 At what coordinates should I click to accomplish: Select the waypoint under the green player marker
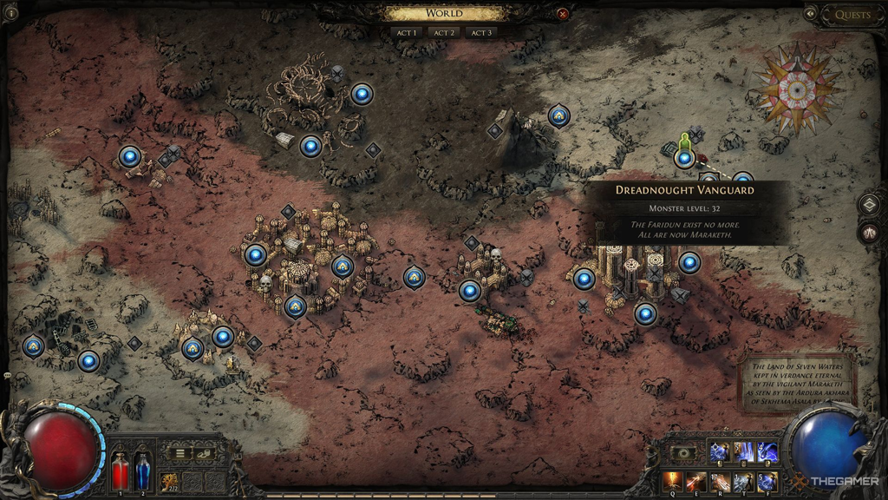[x=684, y=158]
